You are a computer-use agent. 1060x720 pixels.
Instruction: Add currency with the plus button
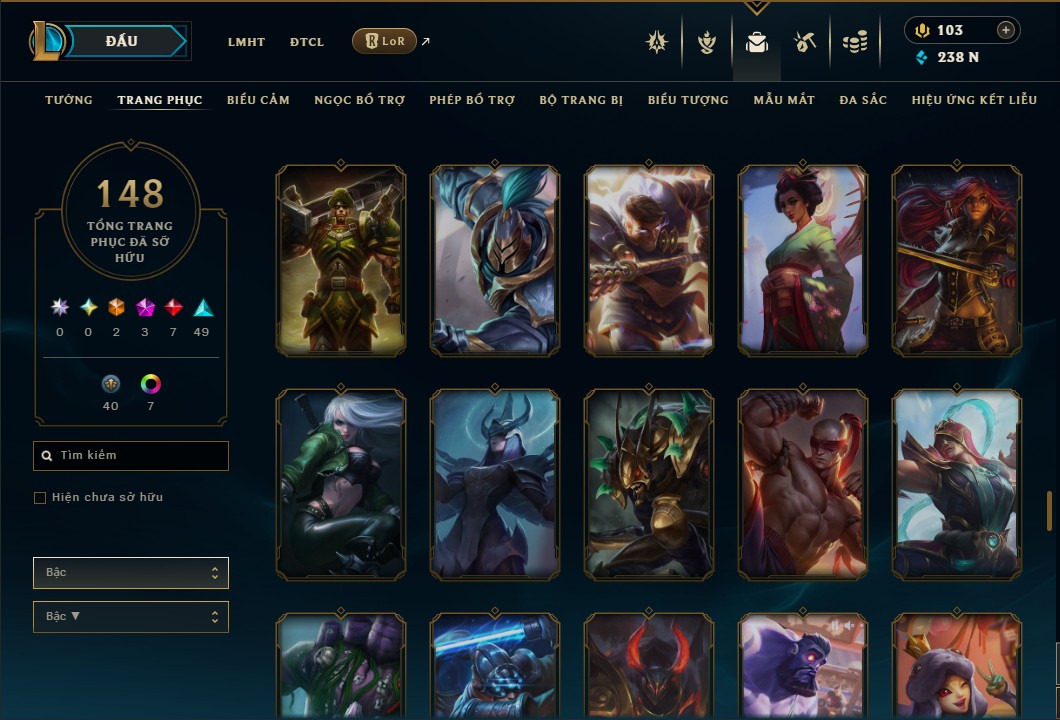(1006, 30)
